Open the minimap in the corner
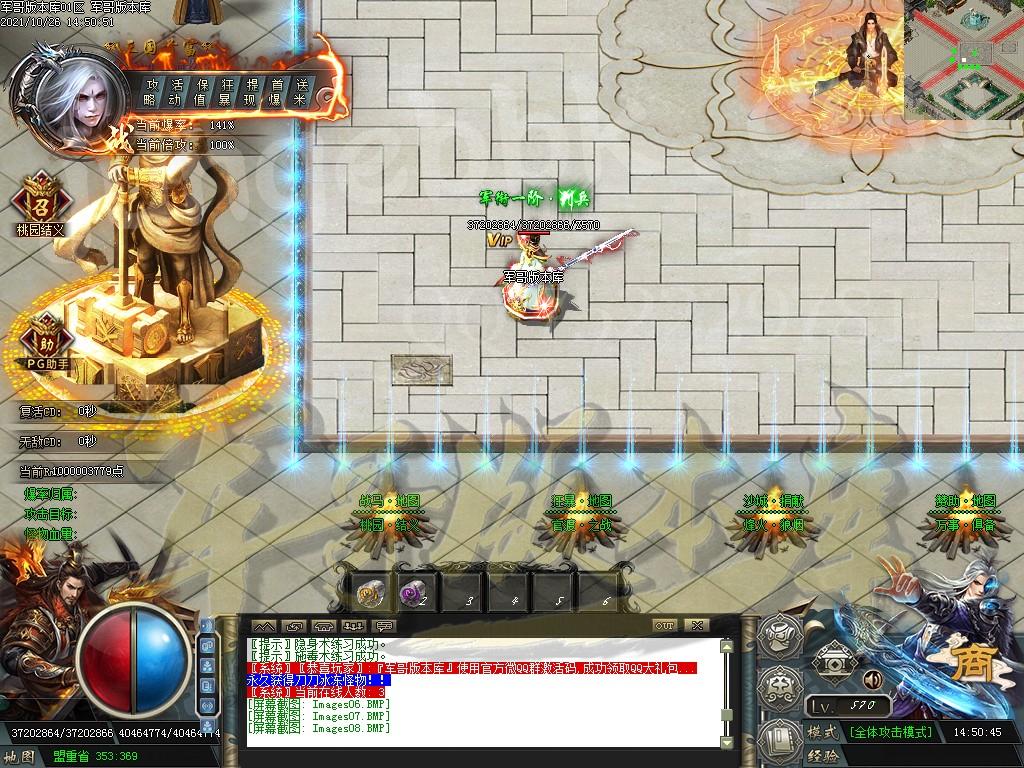The height and width of the screenshot is (768, 1024). pos(964,60)
